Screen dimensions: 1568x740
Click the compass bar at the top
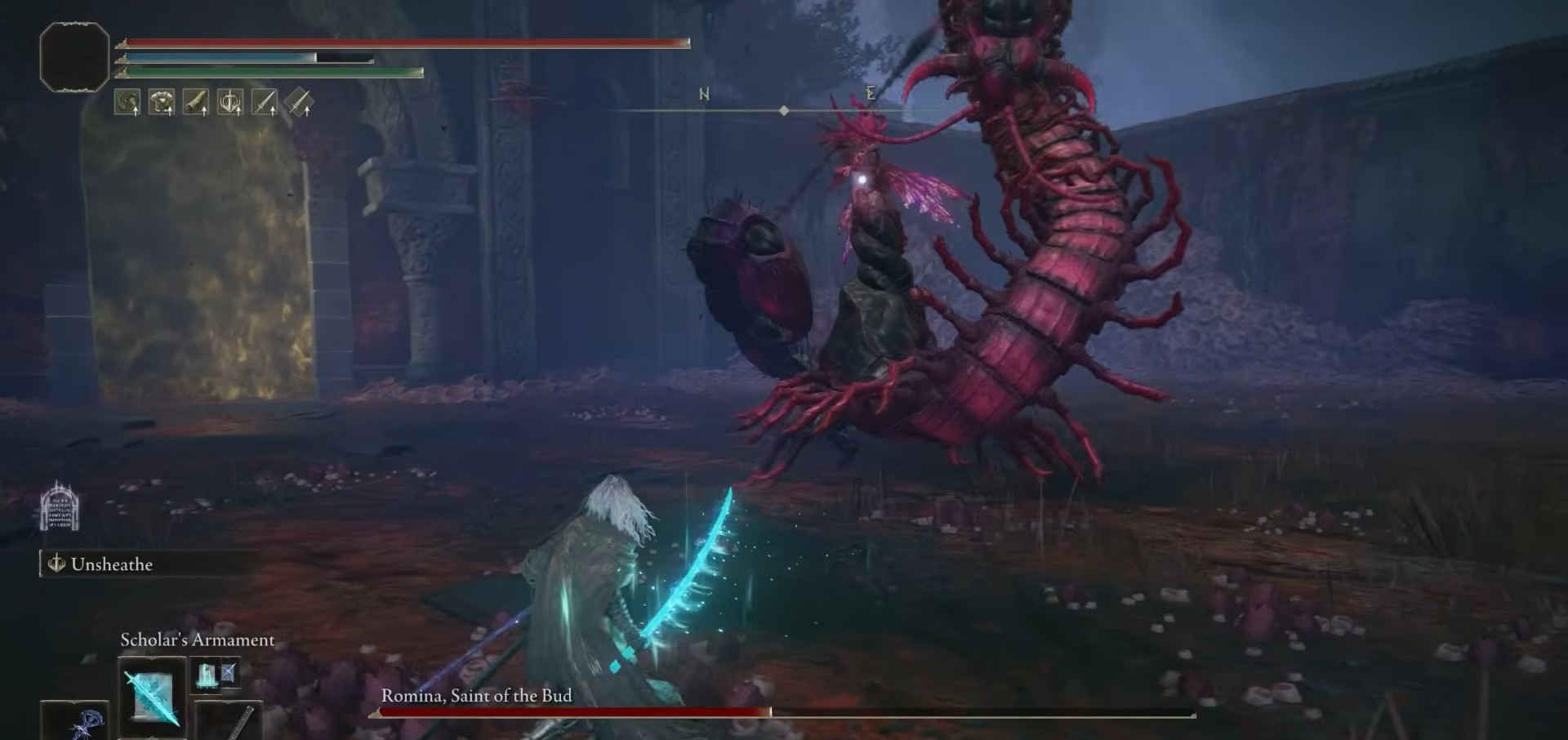click(x=784, y=109)
